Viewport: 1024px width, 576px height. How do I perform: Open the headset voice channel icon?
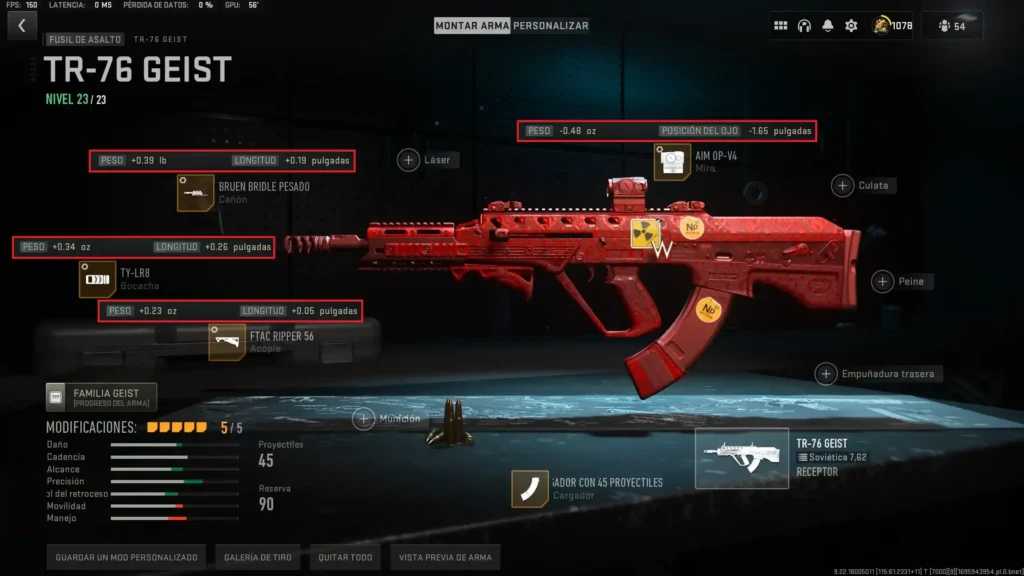pyautogui.click(x=804, y=26)
